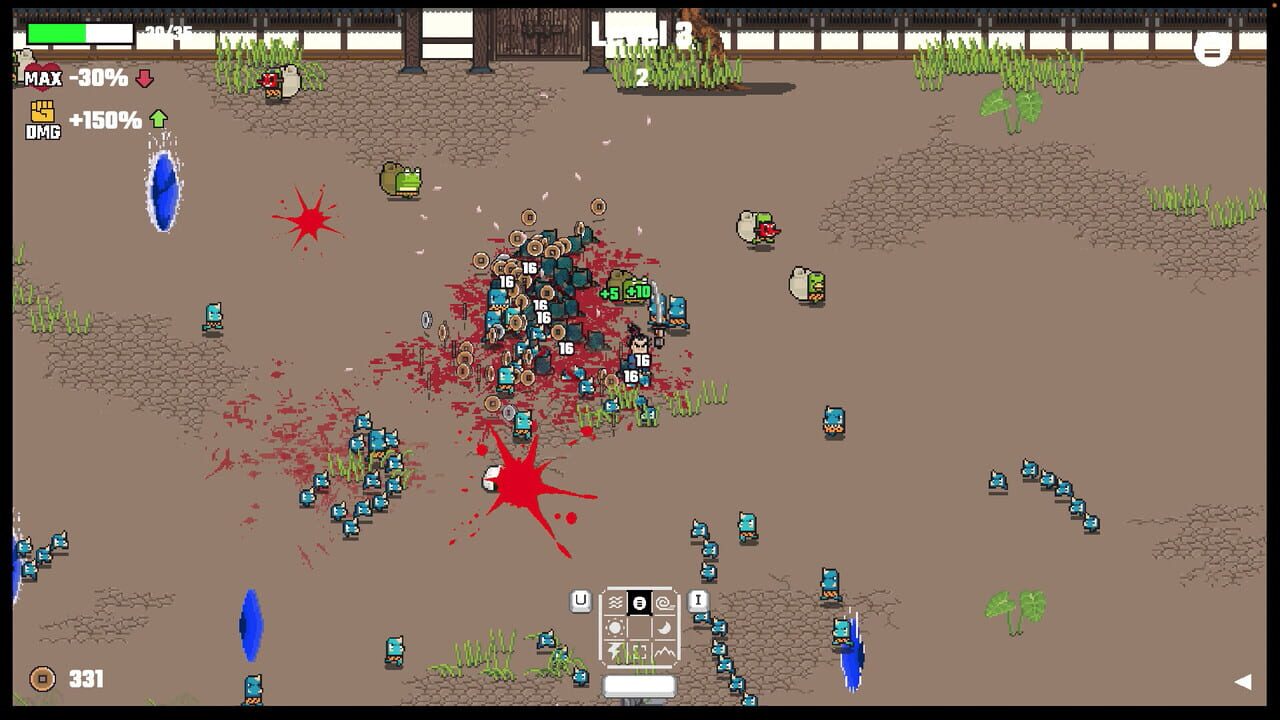Image resolution: width=1280 pixels, height=720 pixels.
Task: Select the lightning element icon
Action: click(x=615, y=651)
